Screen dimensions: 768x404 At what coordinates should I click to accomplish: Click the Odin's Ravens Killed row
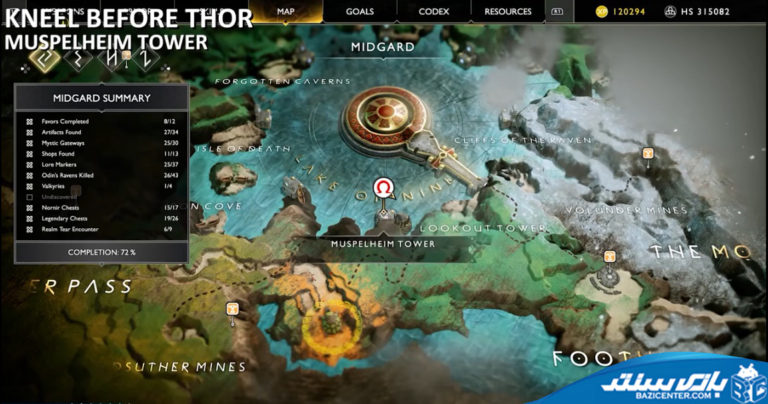101,175
